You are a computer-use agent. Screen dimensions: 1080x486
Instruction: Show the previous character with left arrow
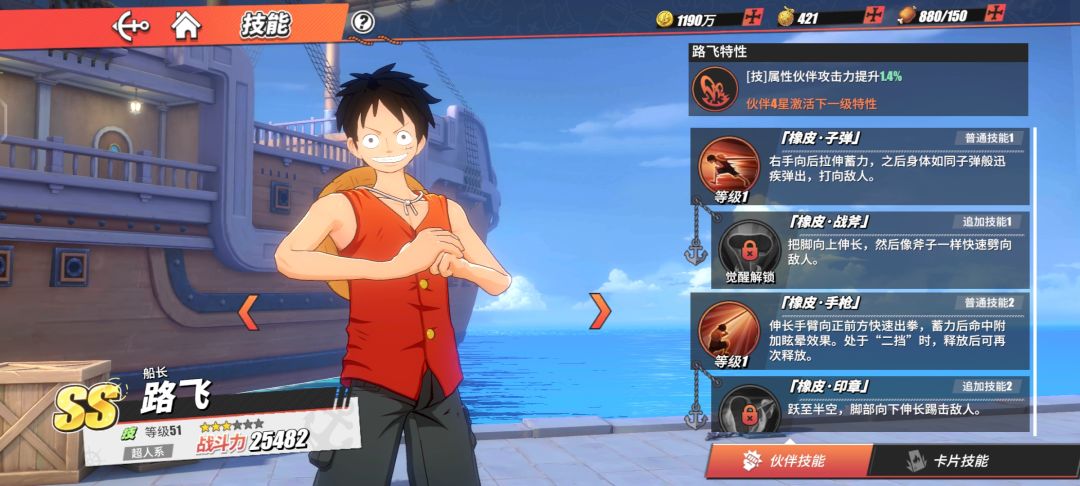point(248,312)
